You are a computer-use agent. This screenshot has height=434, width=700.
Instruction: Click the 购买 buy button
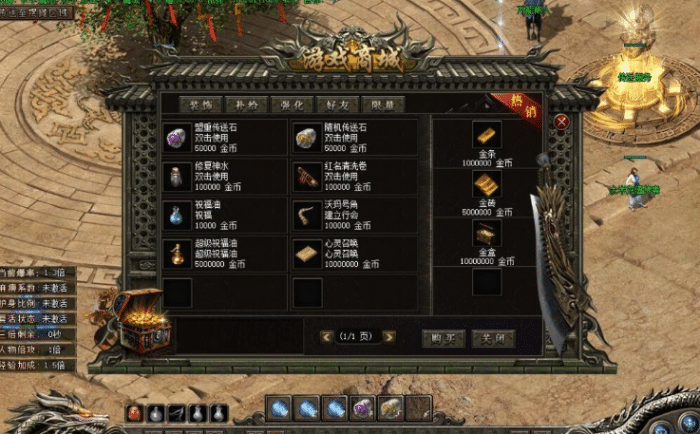[443, 338]
